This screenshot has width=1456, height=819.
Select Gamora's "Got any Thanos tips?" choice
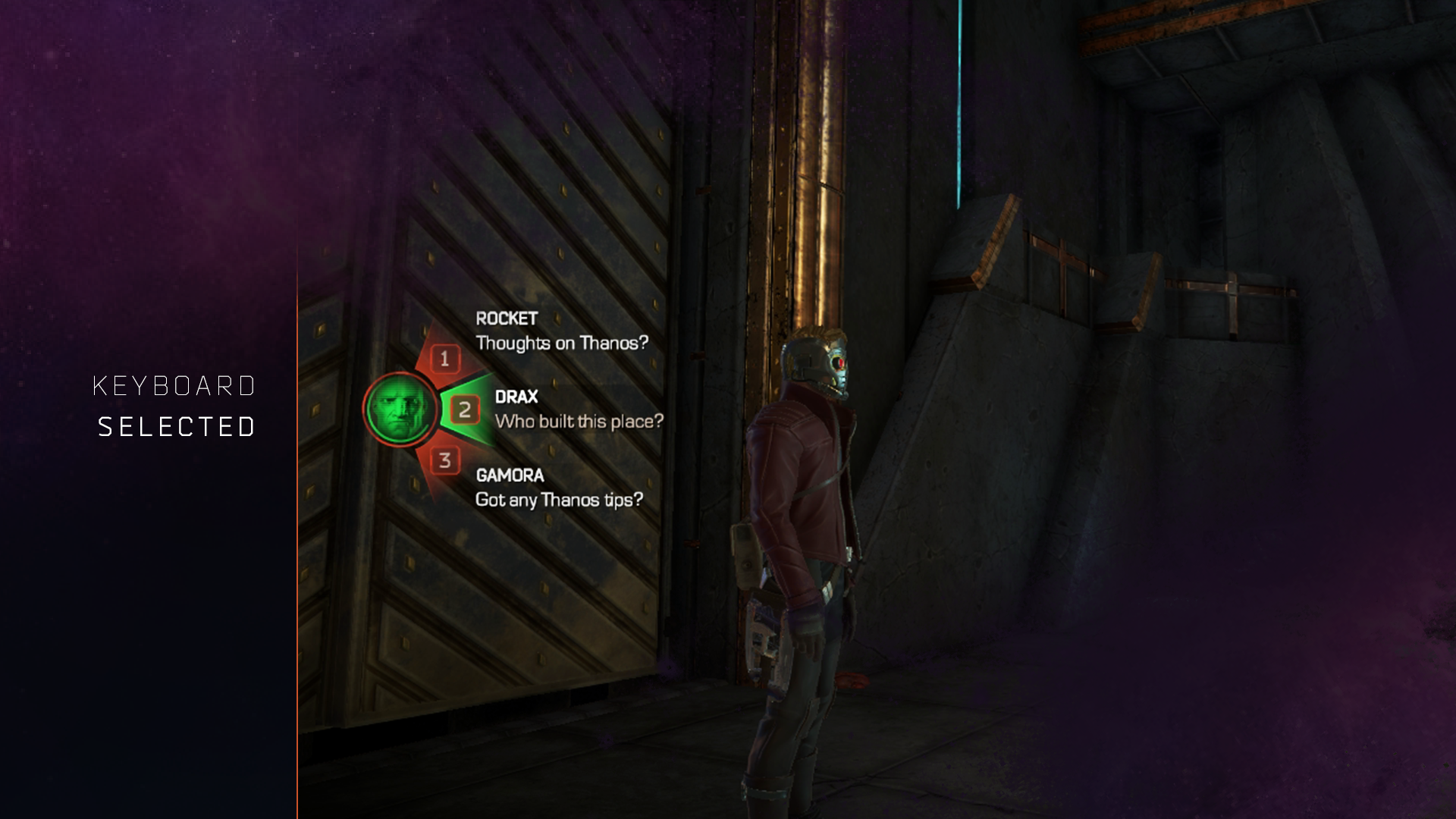click(559, 500)
